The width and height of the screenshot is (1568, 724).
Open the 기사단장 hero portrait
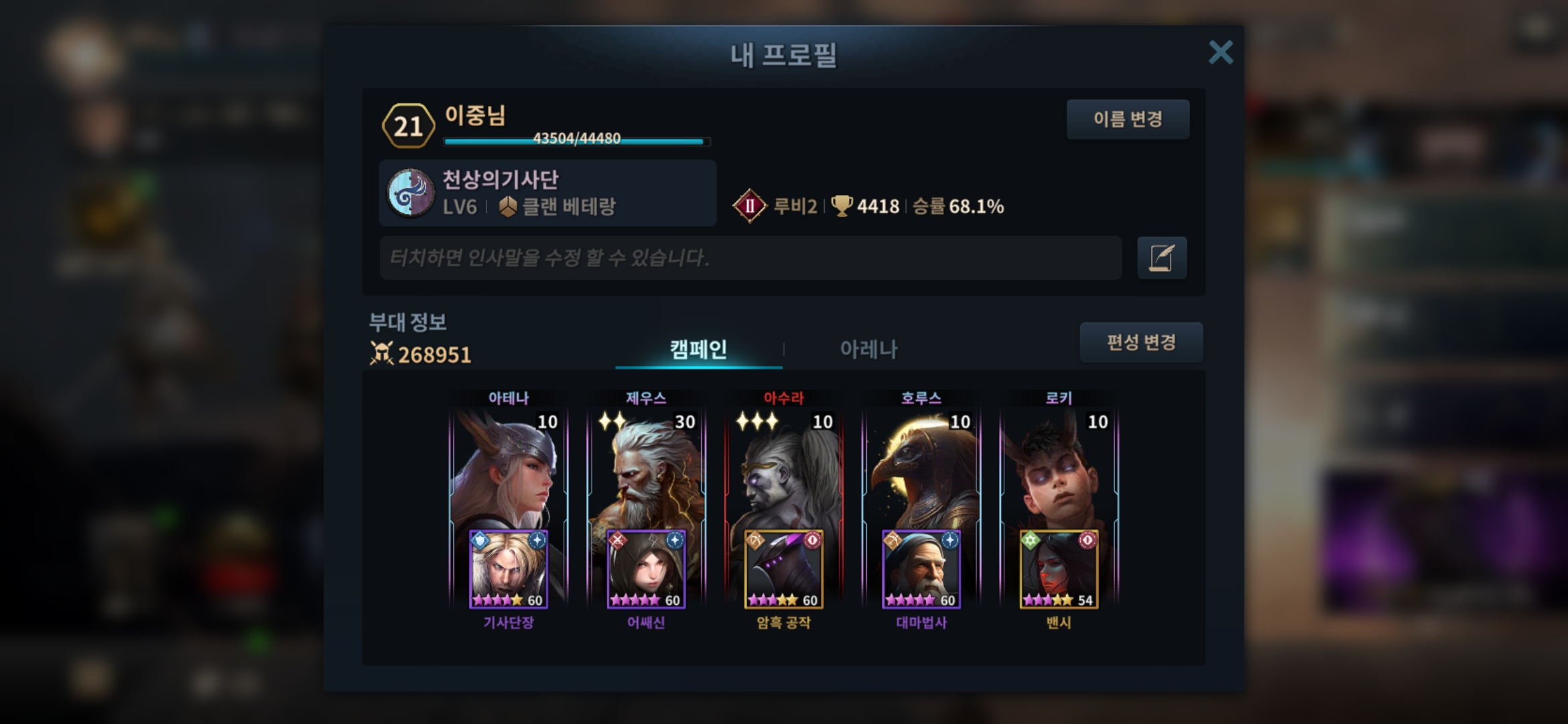(508, 570)
